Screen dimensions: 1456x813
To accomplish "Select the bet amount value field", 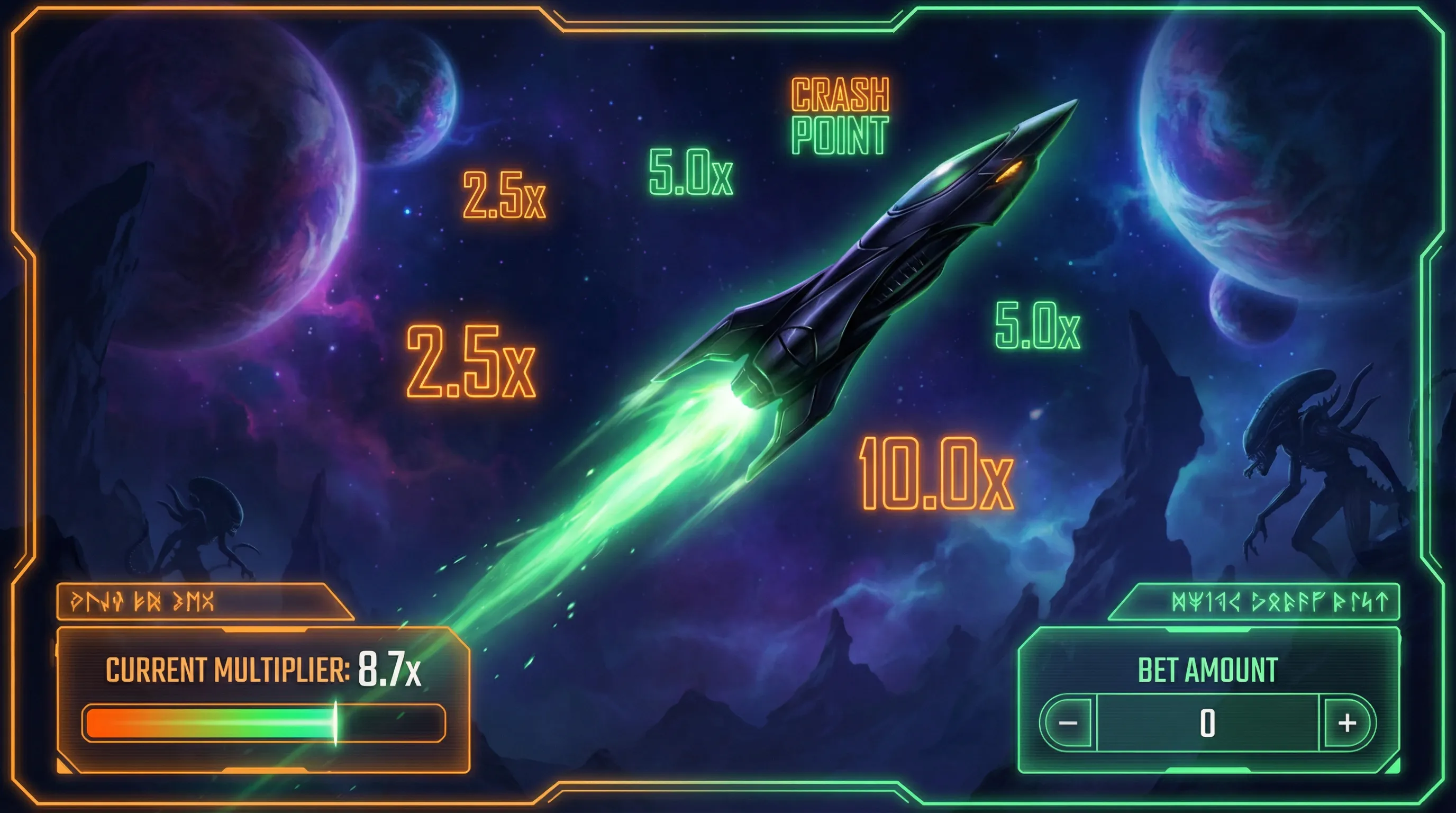I will (x=1207, y=723).
